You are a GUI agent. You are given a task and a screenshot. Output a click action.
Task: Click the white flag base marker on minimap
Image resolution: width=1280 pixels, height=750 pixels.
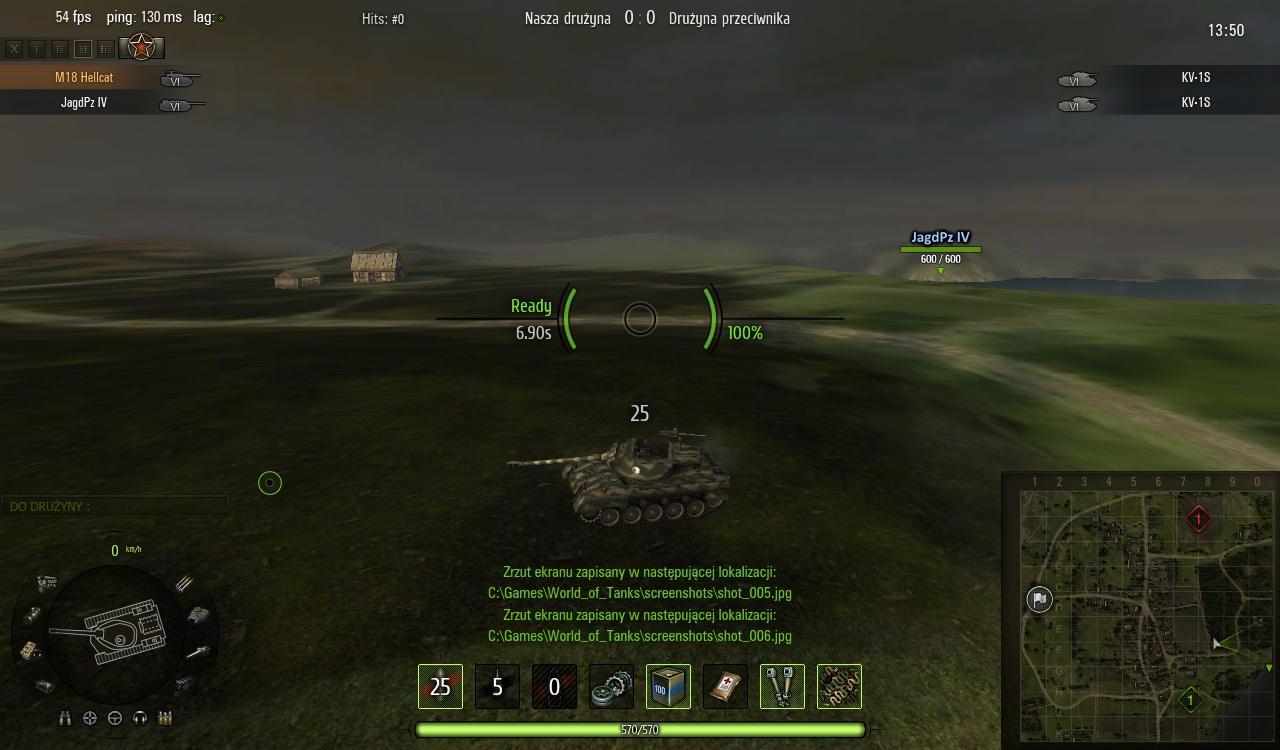[x=1039, y=599]
